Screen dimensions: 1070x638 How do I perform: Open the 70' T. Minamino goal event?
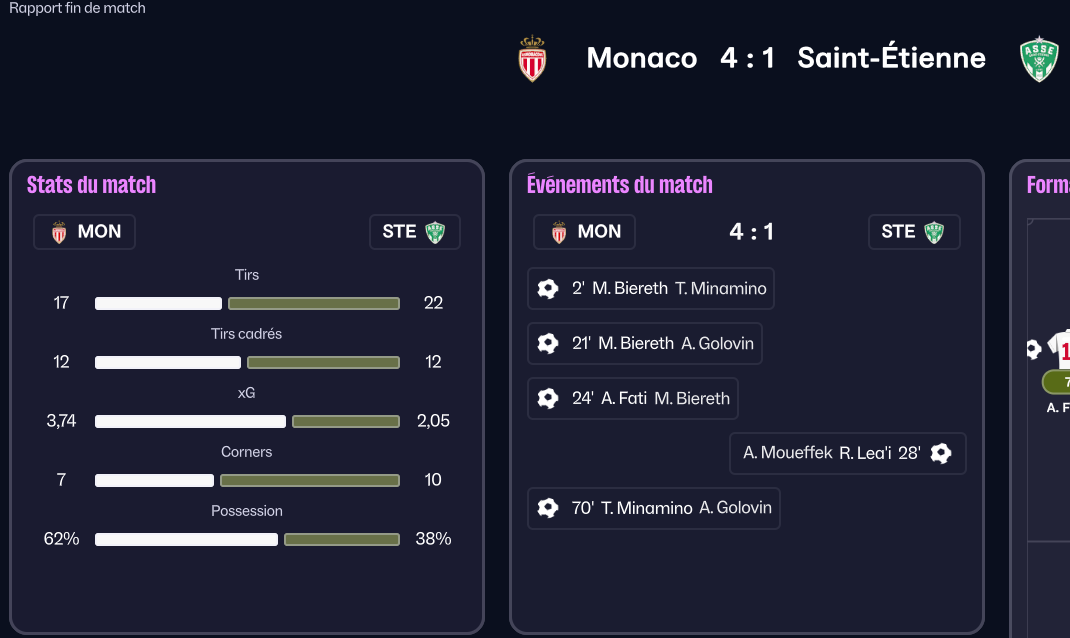[x=653, y=508]
